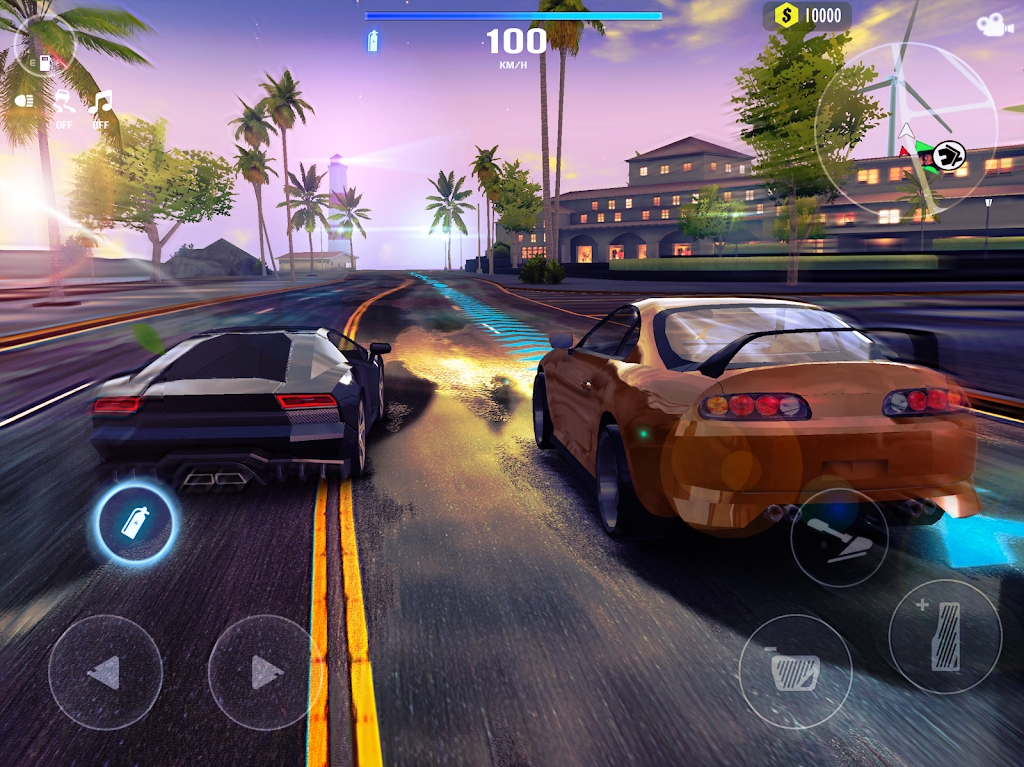Viewport: 1024px width, 767px height.
Task: Pull the handbrake button
Action: tap(839, 537)
